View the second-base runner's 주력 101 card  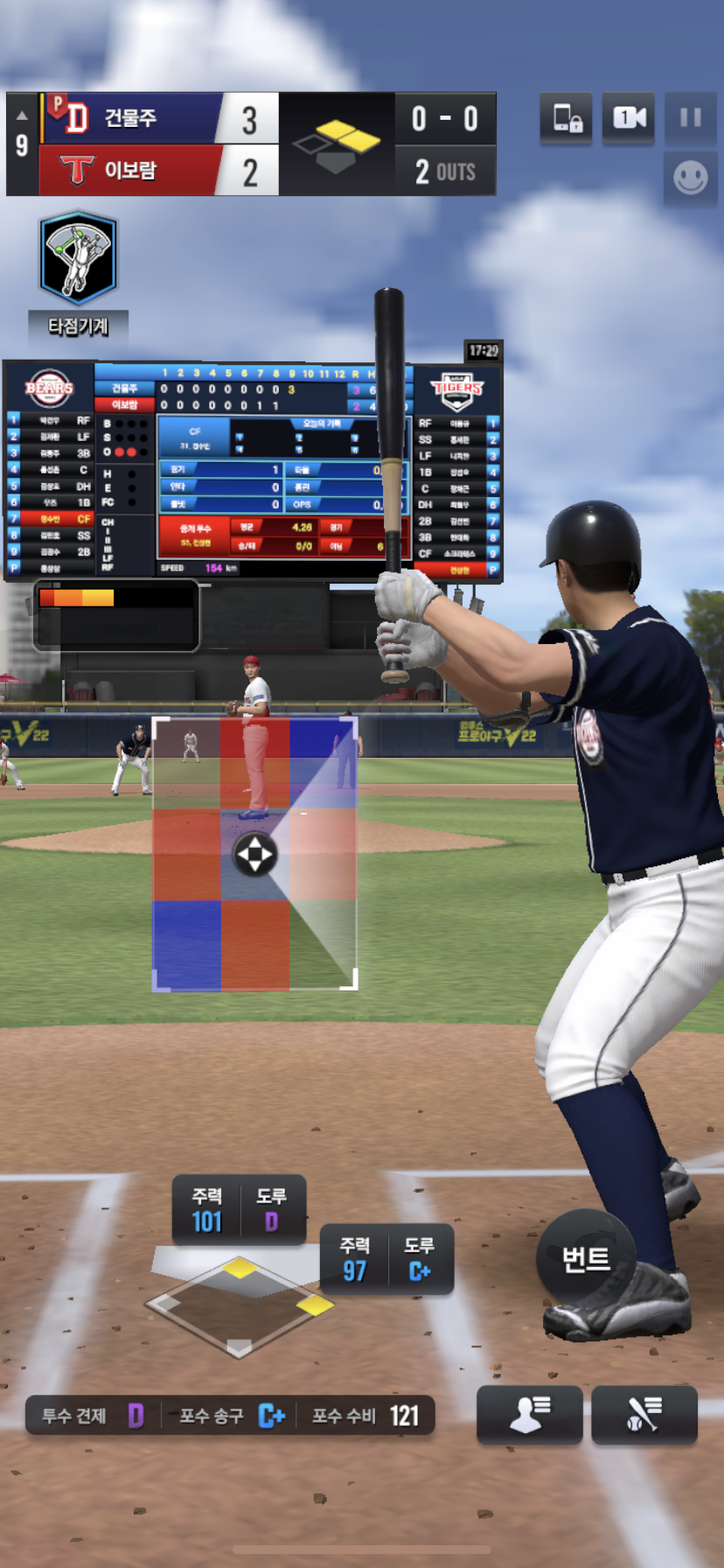pos(239,1210)
